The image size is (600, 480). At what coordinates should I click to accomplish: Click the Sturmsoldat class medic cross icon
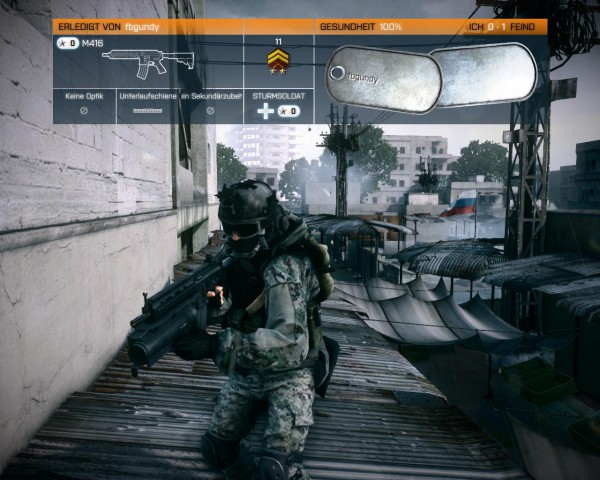pyautogui.click(x=265, y=111)
